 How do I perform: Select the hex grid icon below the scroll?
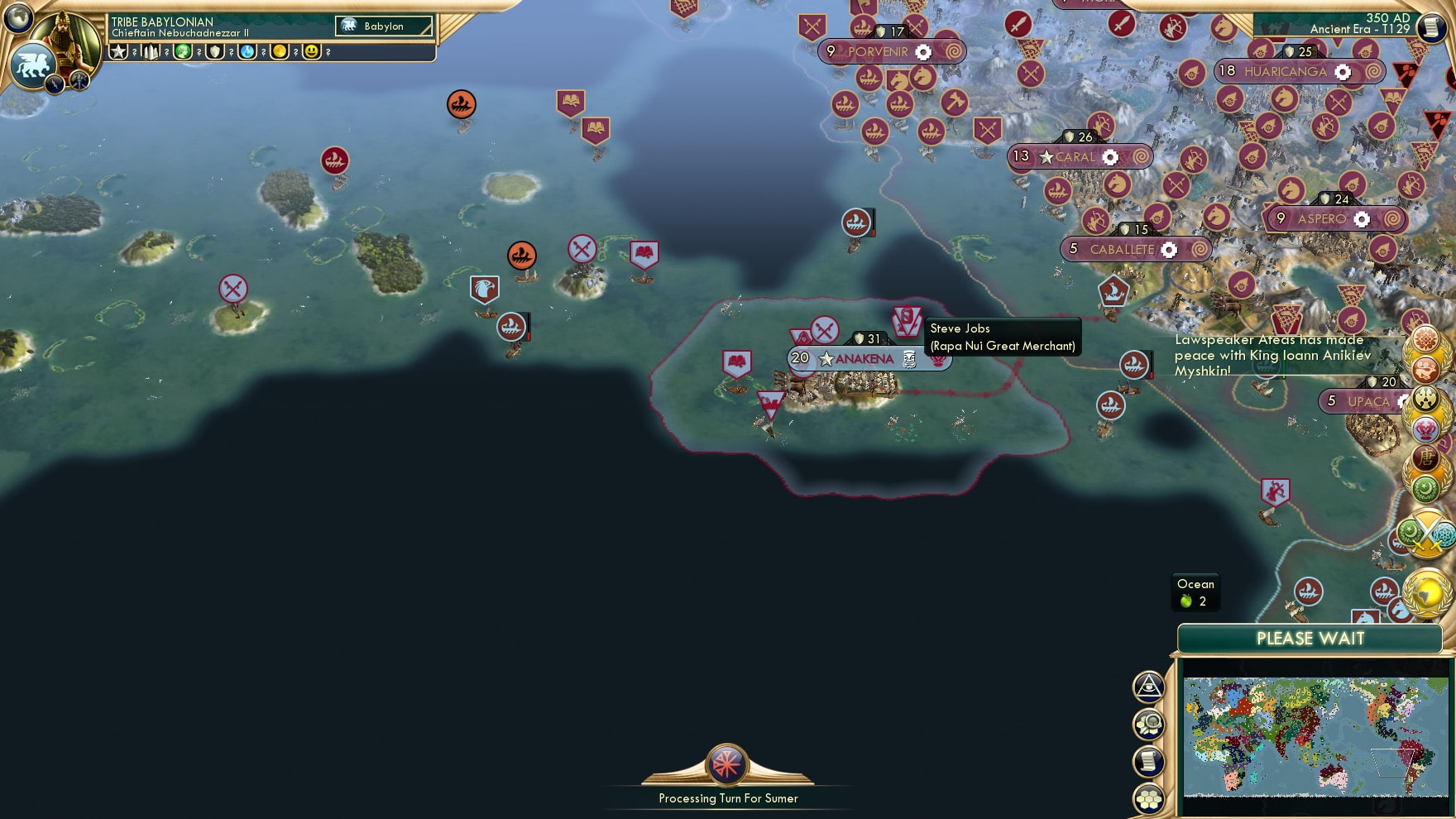(1148, 797)
